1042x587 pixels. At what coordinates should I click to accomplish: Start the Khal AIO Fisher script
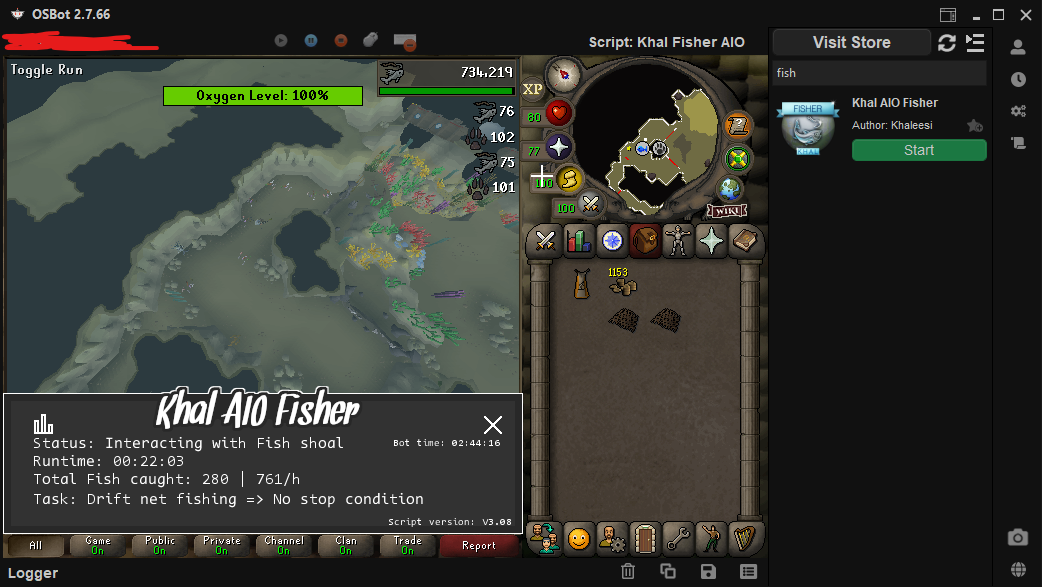tap(918, 150)
